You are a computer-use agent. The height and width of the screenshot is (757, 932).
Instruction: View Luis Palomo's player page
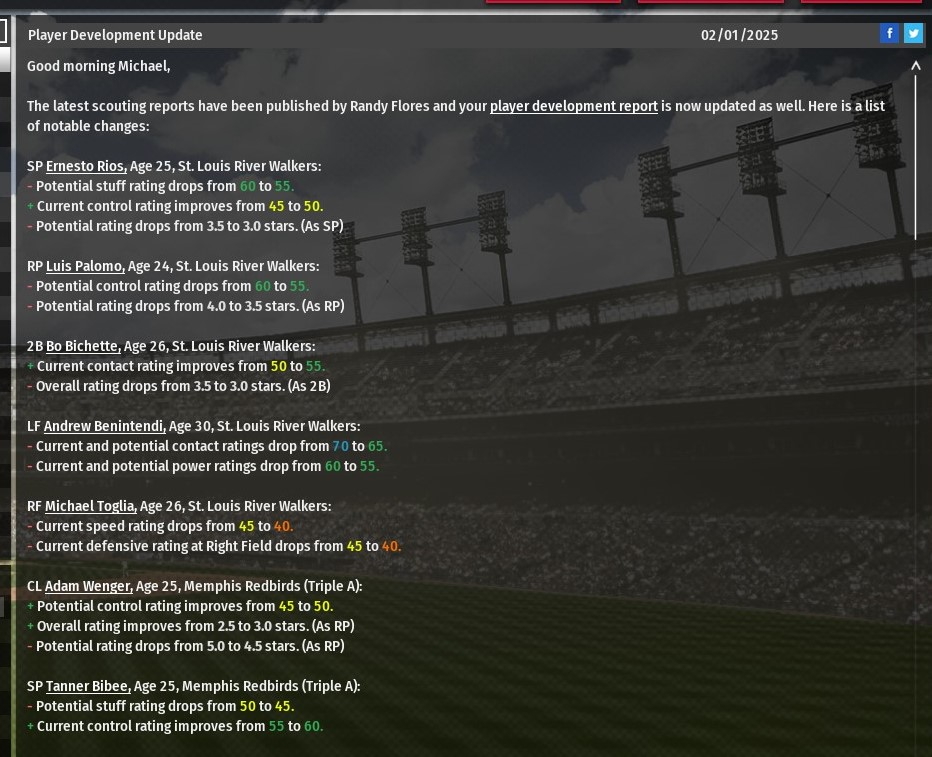85,266
